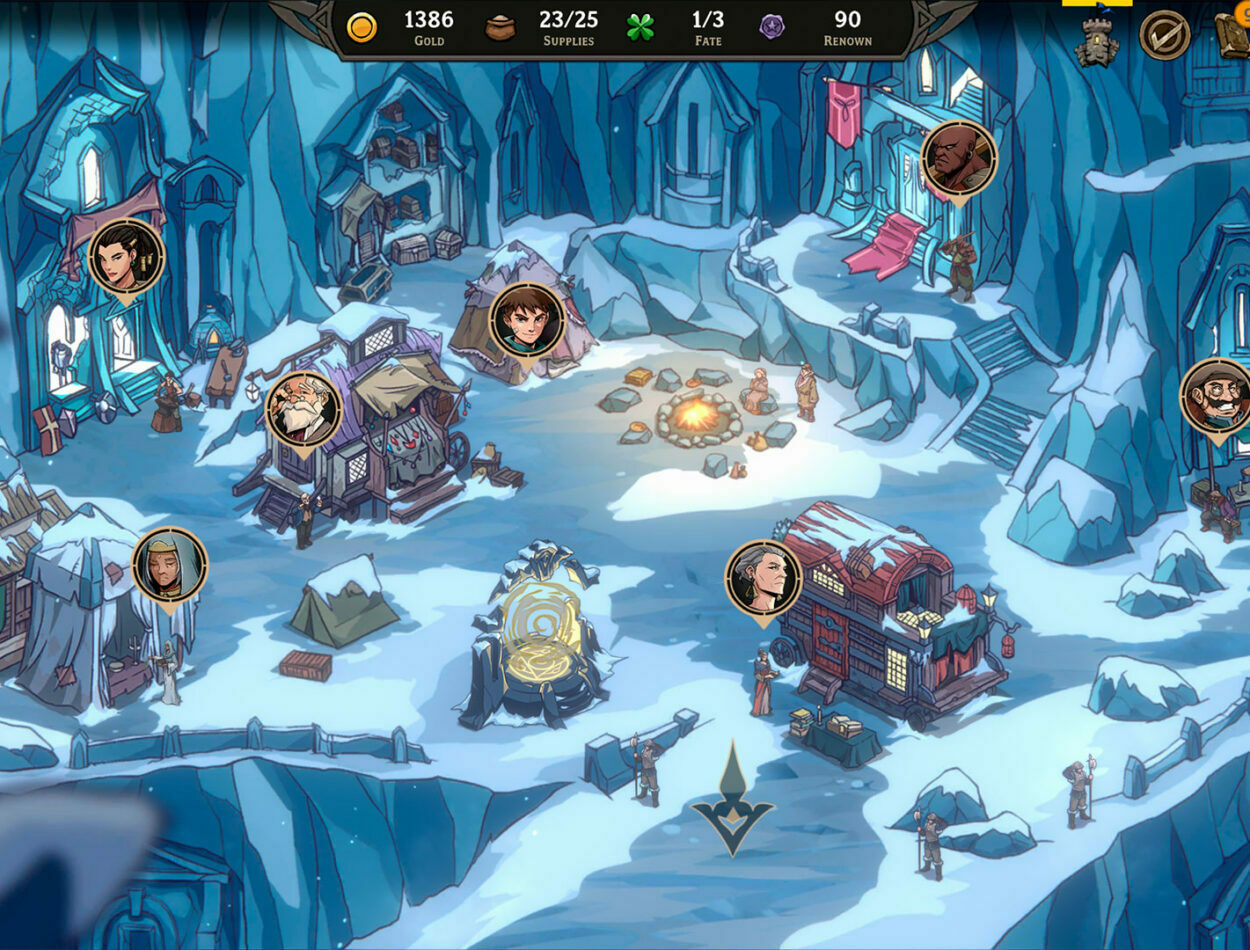Select the grey-haired woman portrait marker
The width and height of the screenshot is (1250, 950).
pos(763,578)
